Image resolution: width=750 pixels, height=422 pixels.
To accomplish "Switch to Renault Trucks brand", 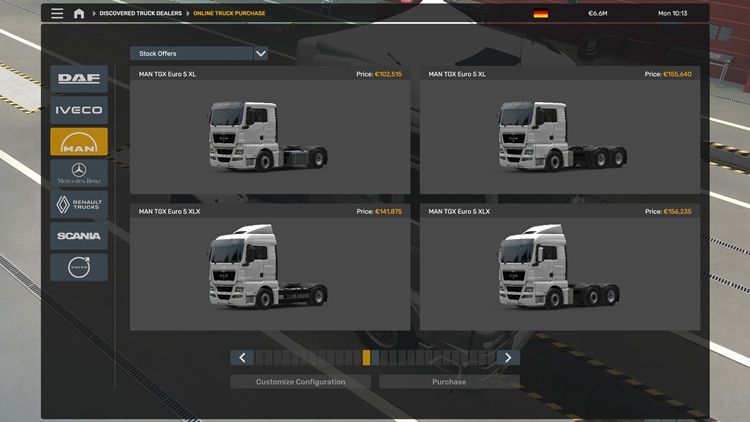I will coord(79,205).
